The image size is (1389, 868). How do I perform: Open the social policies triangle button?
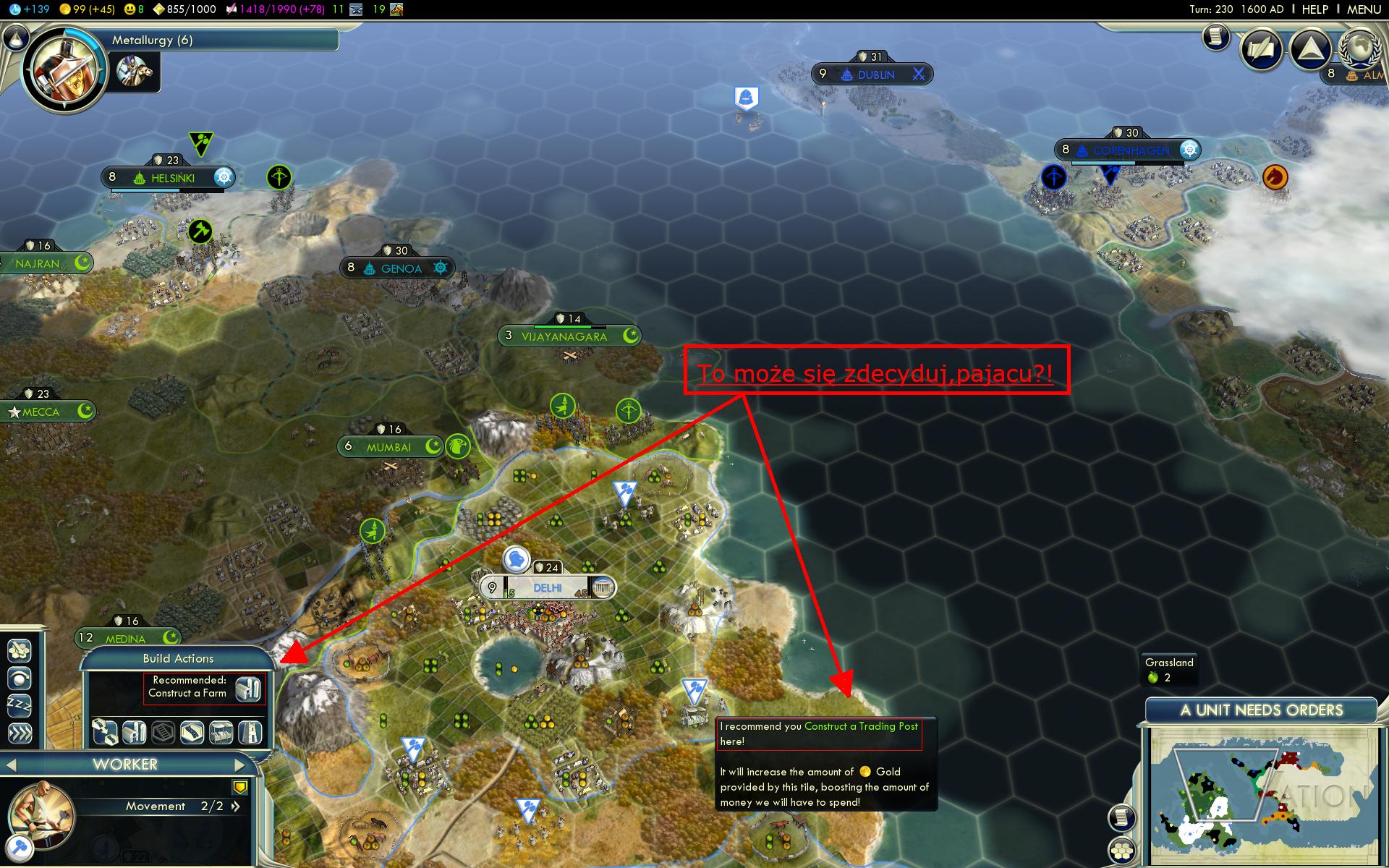coord(1311,49)
